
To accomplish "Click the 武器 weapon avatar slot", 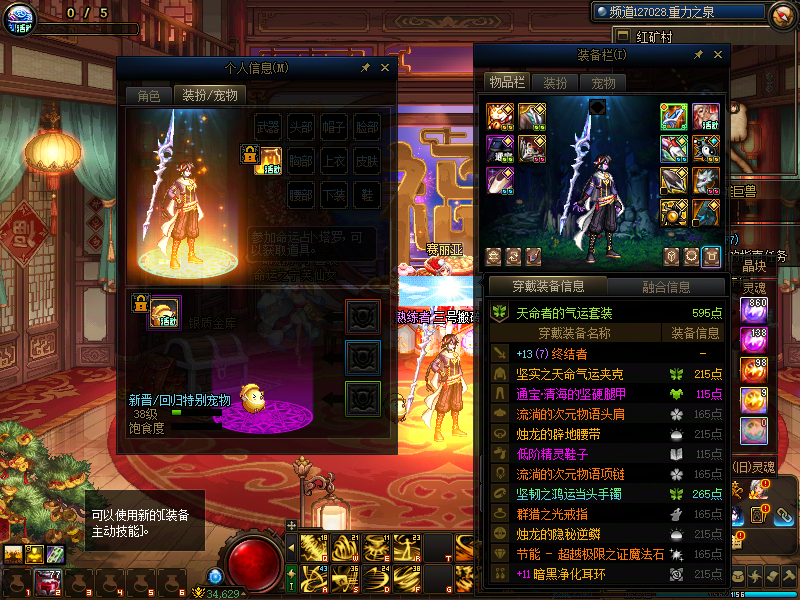I will click(267, 127).
